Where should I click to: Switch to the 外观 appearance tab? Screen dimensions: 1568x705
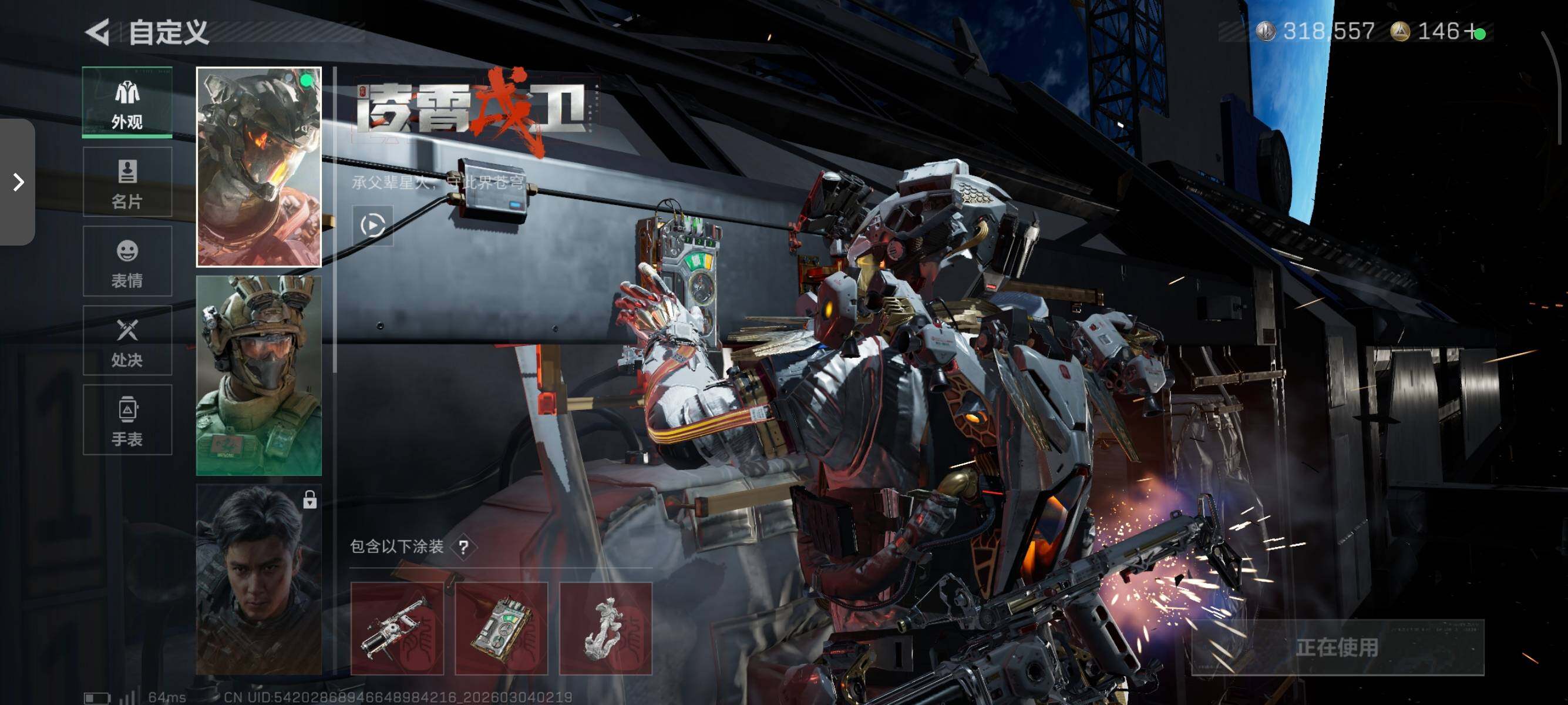tap(127, 102)
